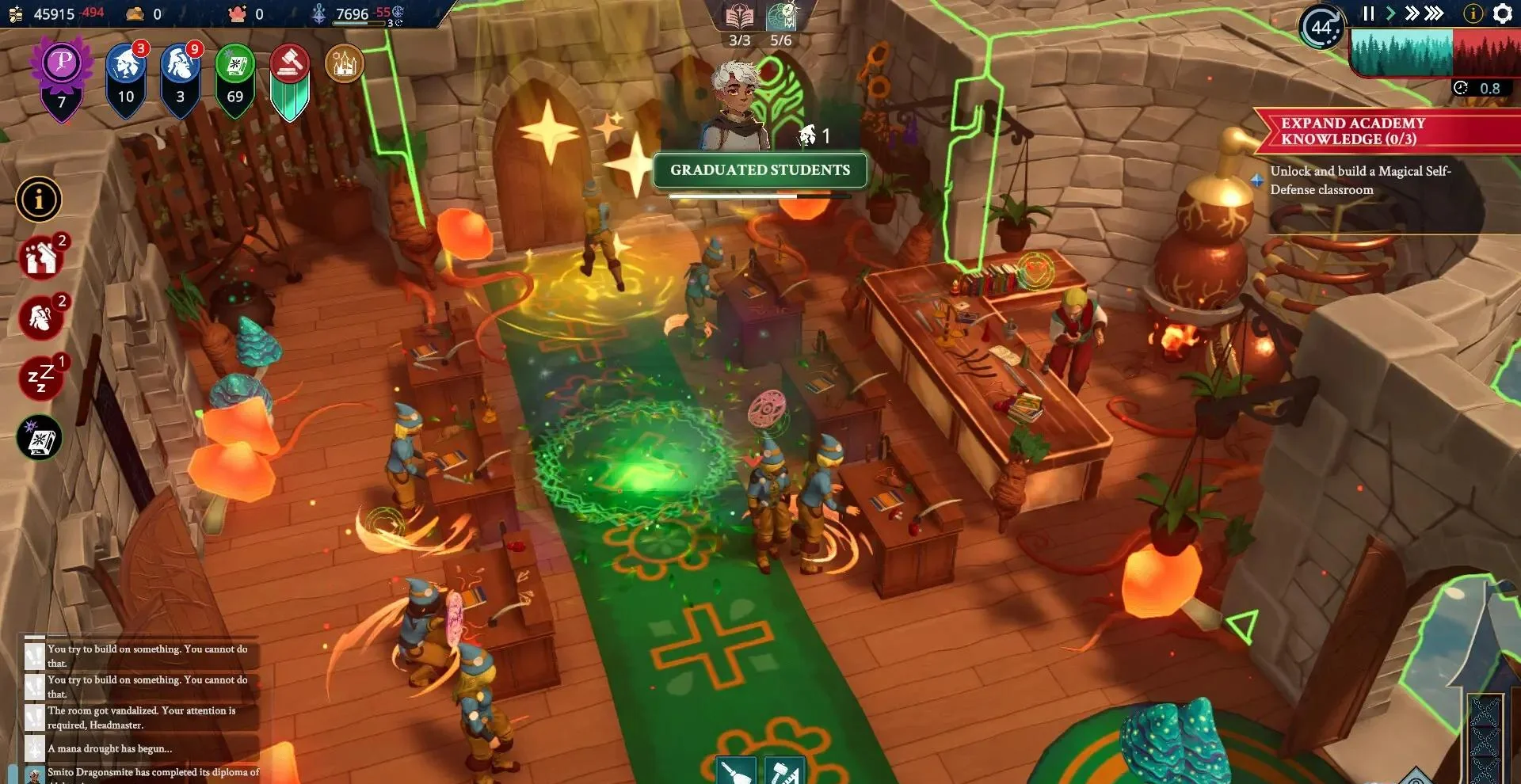Set game speed to triple arrows
The image size is (1521, 784).
pos(1434,13)
